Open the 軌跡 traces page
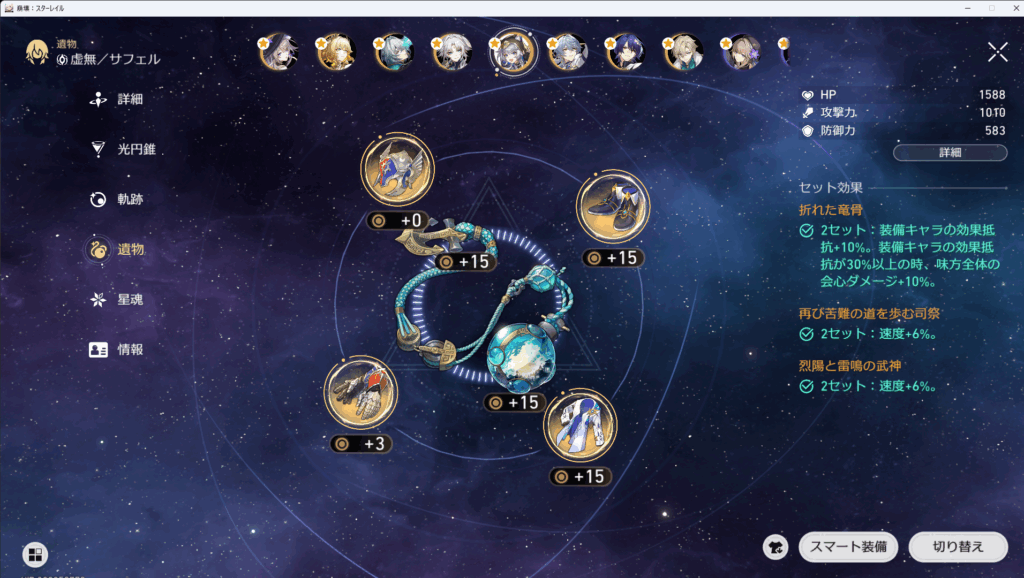 tap(129, 200)
